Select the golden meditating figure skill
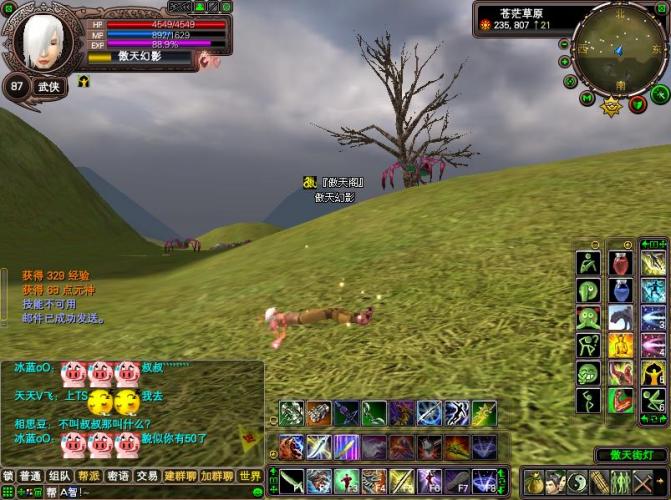Image resolution: width=671 pixels, height=500 pixels. point(621,345)
